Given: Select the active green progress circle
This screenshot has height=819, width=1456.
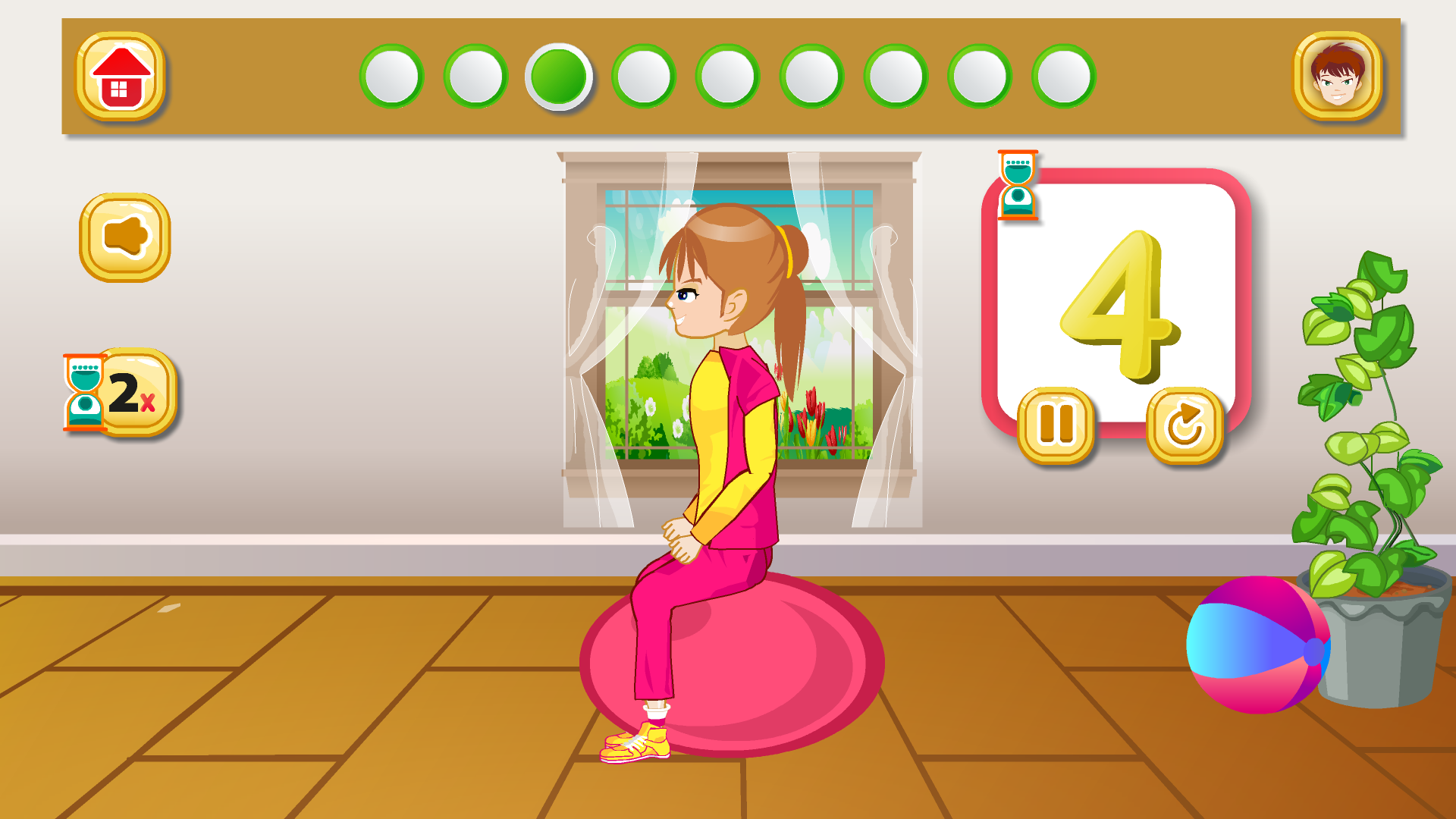Looking at the screenshot, I should coord(560,78).
